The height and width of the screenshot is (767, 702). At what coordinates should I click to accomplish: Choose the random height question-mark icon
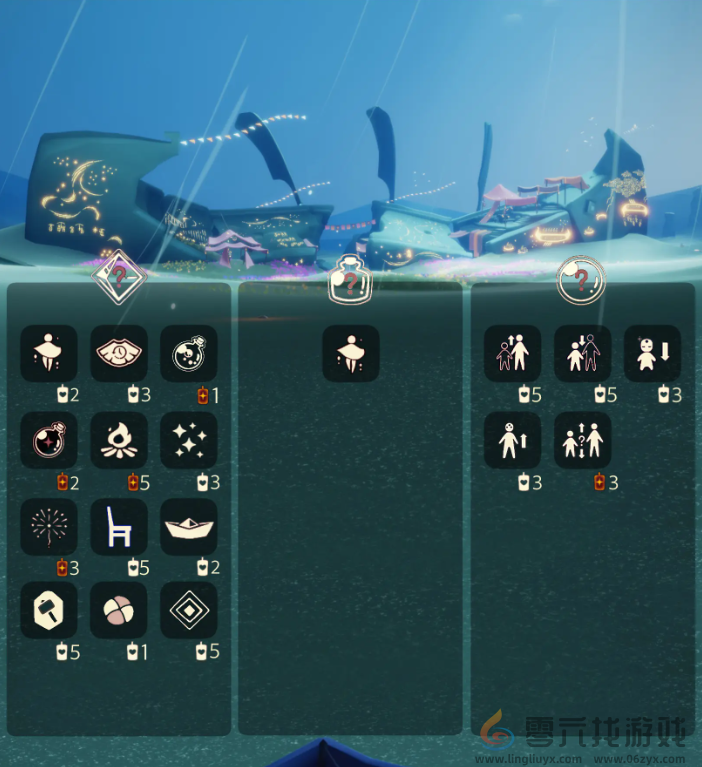click(x=582, y=440)
